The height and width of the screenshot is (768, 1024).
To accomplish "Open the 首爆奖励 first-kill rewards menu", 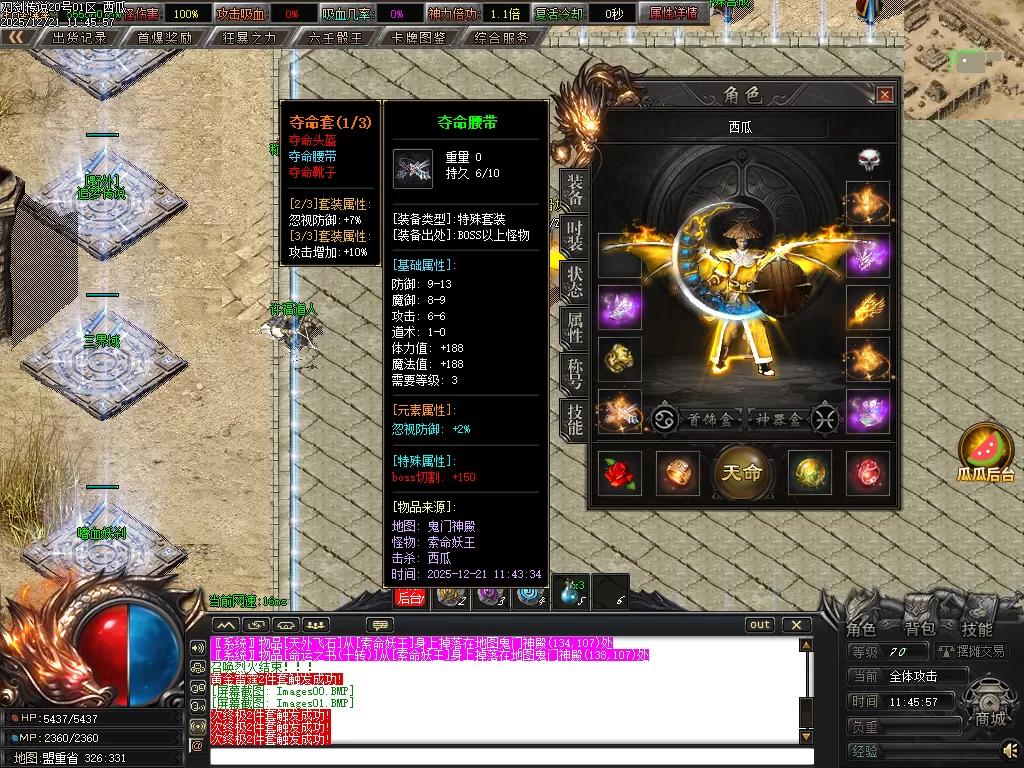I will [165, 38].
